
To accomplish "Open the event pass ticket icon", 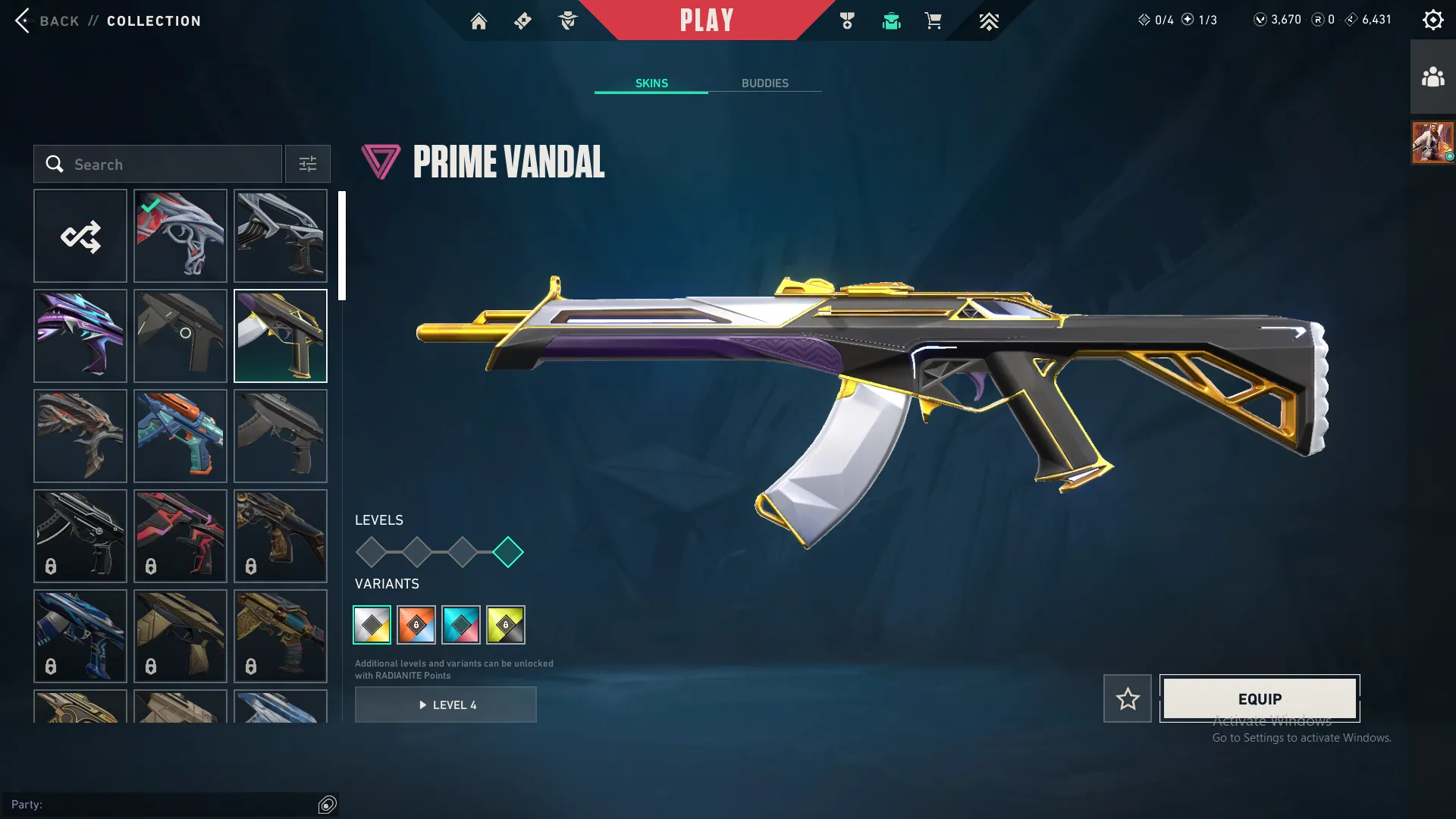I will click(522, 20).
